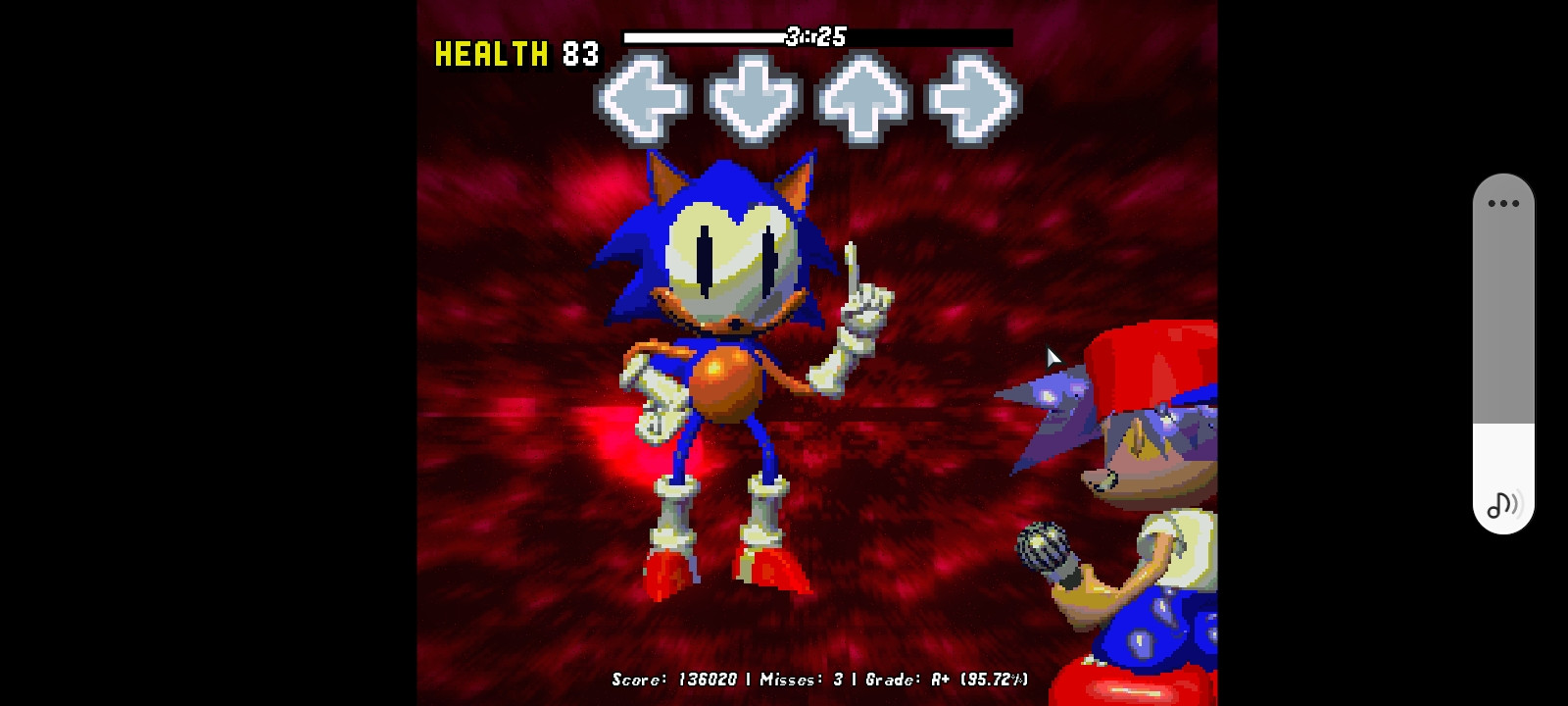Image resolution: width=1568 pixels, height=706 pixels.
Task: Click the yellow HEALTH label
Action: pos(489,55)
